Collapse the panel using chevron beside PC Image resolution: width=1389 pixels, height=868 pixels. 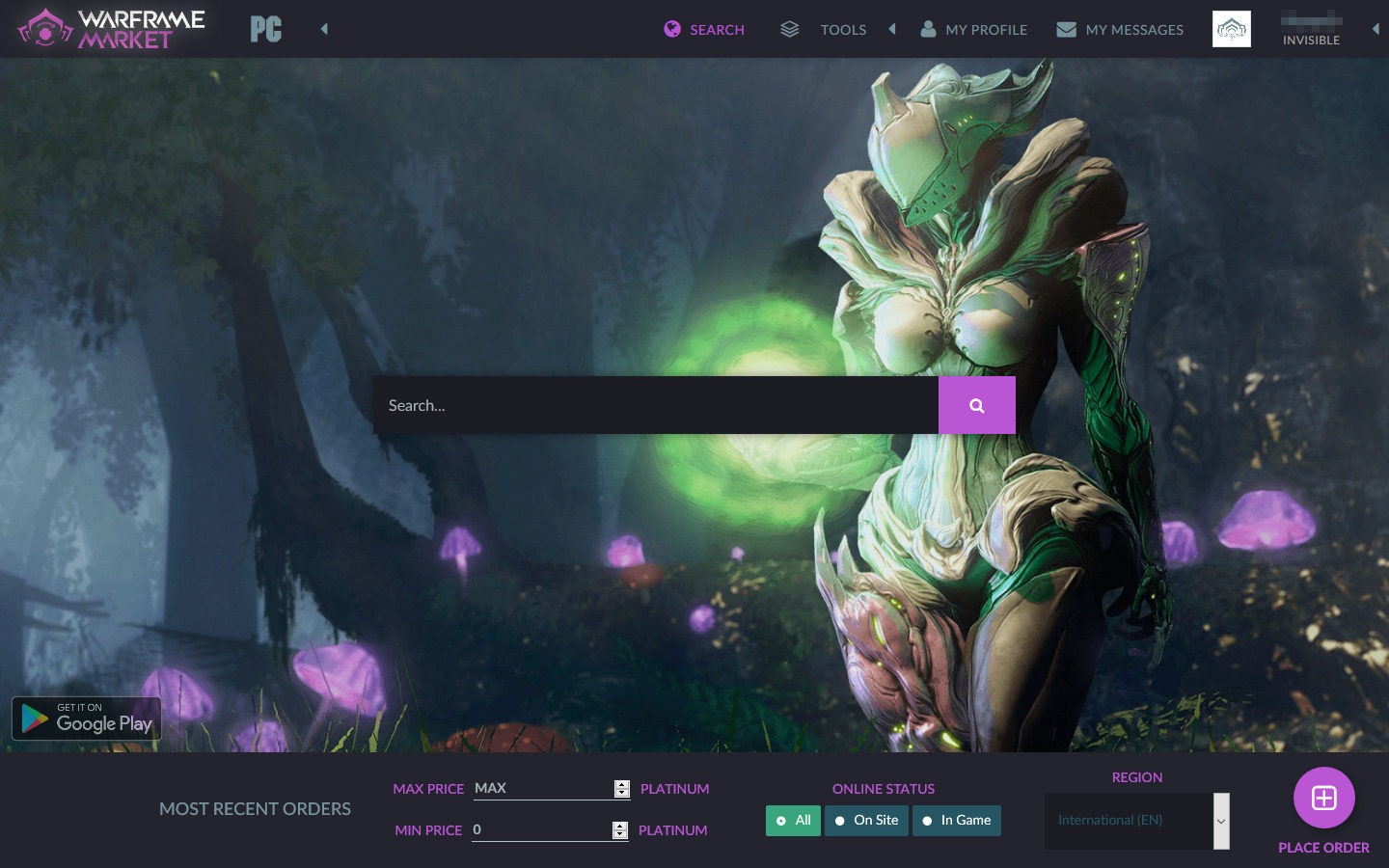324,29
